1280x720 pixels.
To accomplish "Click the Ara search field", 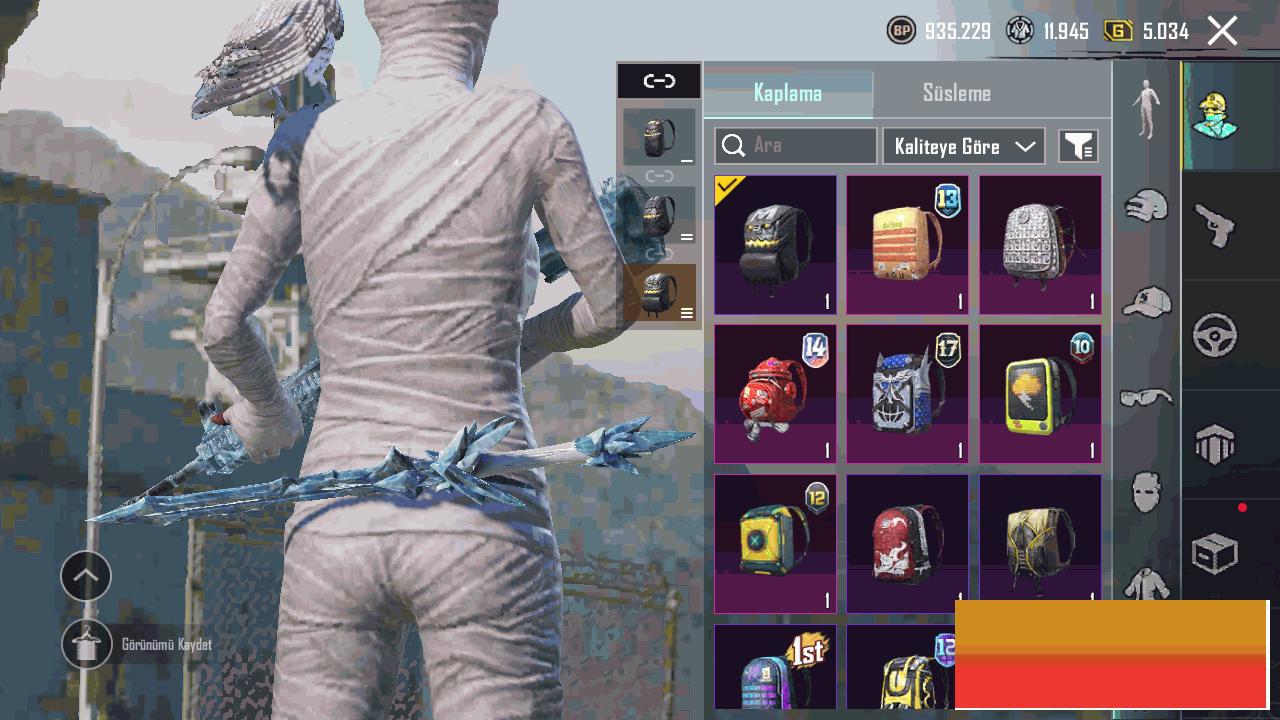I will pos(796,146).
